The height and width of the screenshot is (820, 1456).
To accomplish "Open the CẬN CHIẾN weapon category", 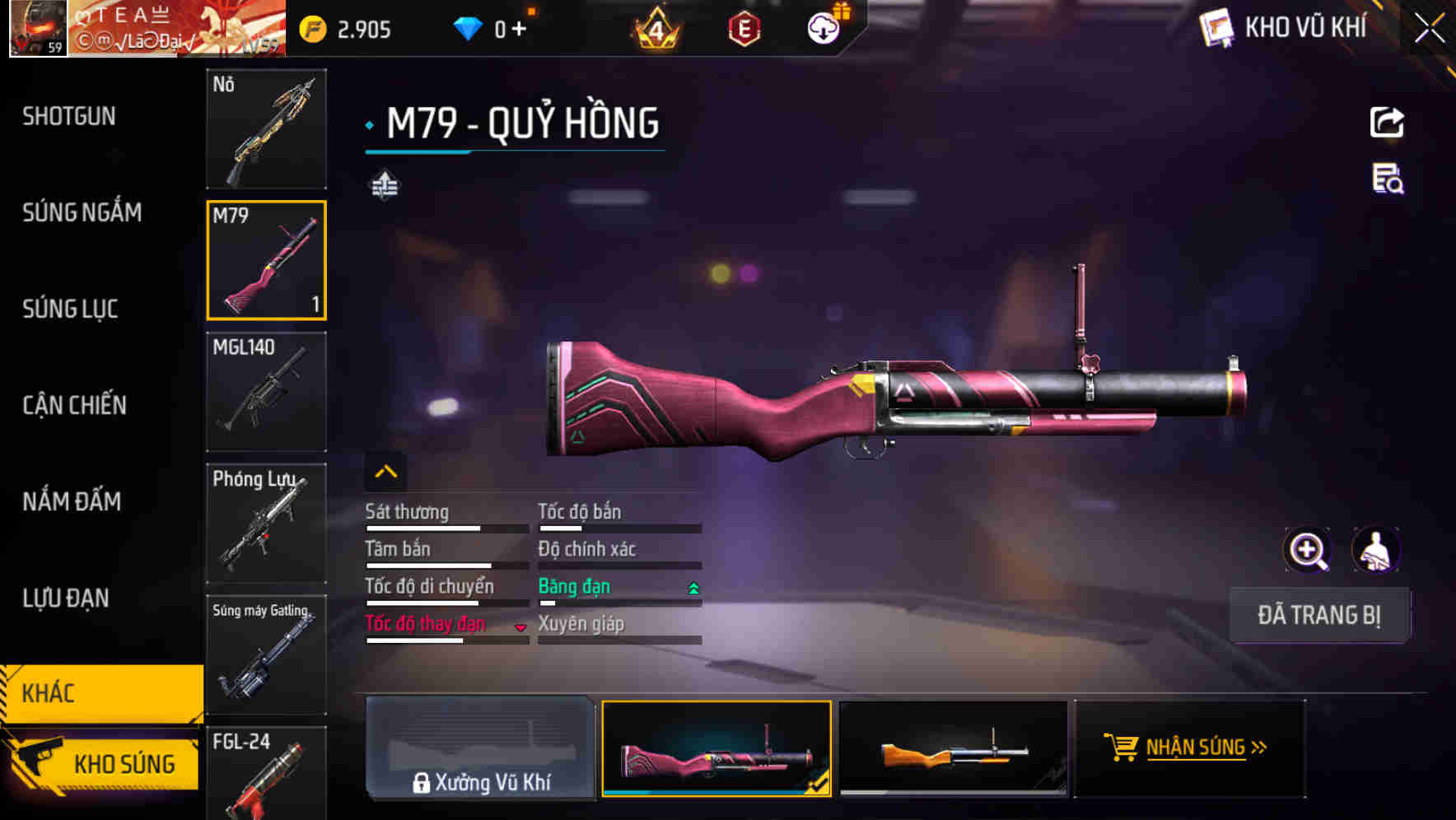I will tap(74, 406).
